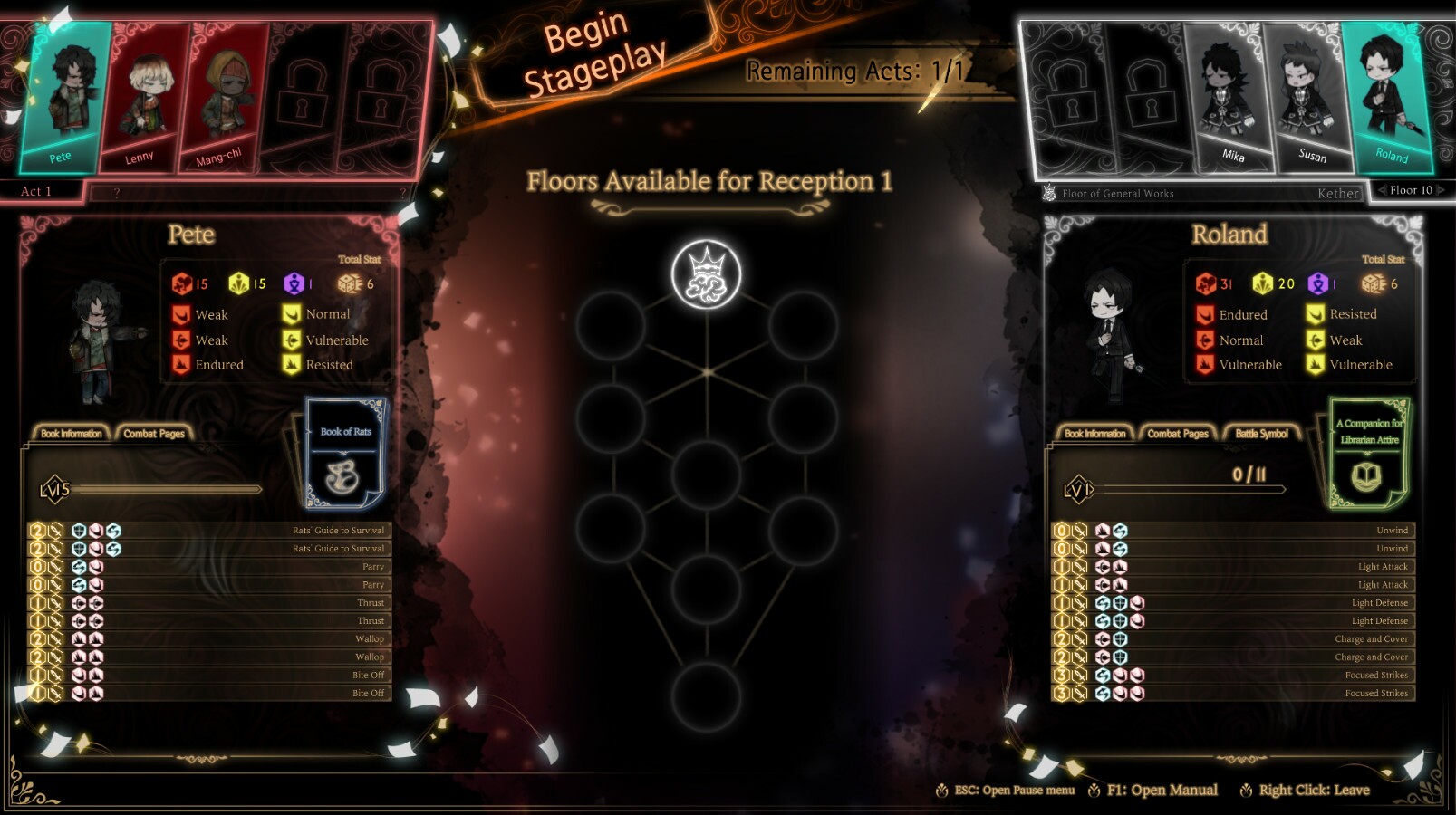Image resolution: width=1456 pixels, height=815 pixels.
Task: View A Companion for Librarian Attire key page
Action: 1370,453
